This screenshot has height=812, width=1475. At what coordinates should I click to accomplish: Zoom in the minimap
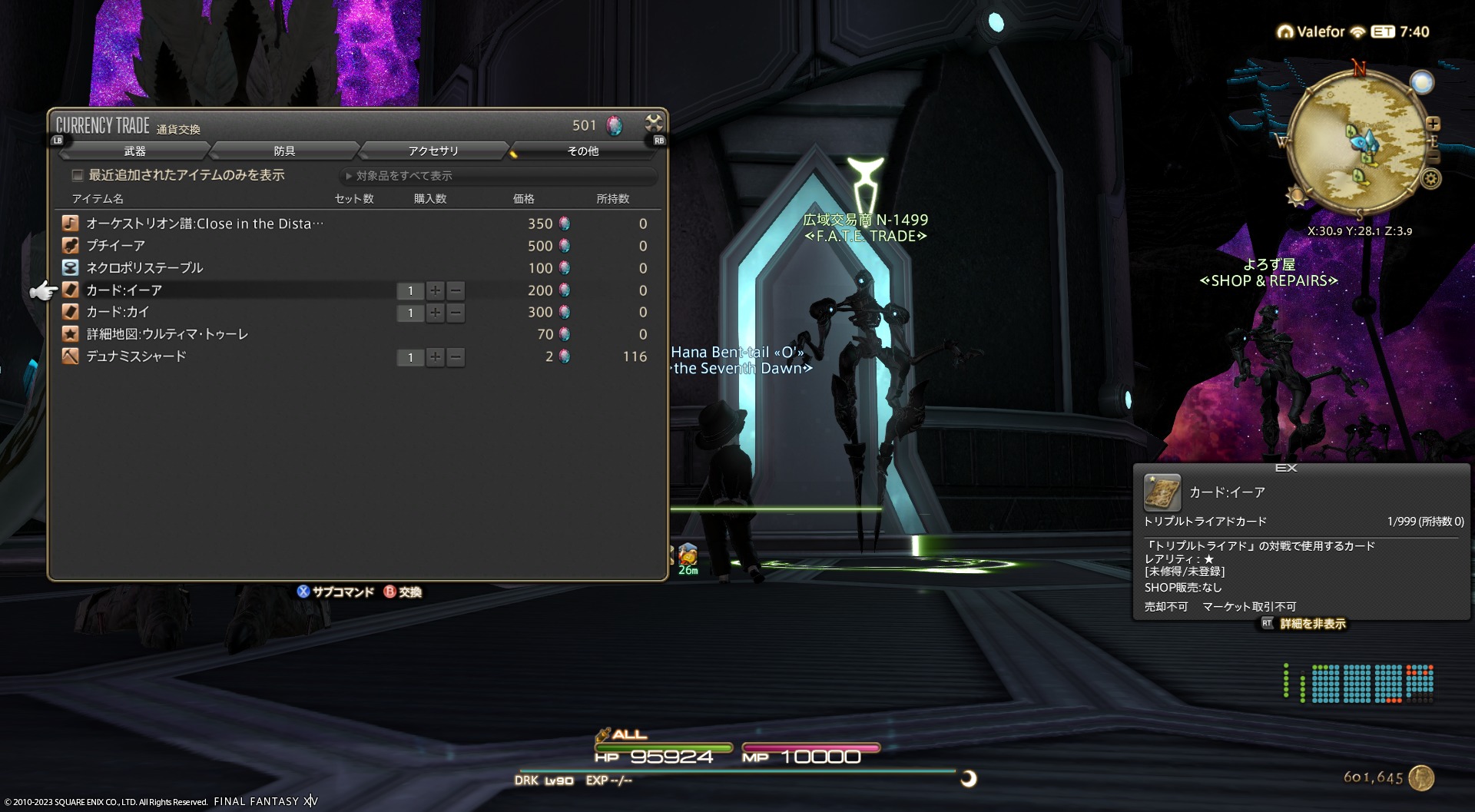pos(1434,124)
